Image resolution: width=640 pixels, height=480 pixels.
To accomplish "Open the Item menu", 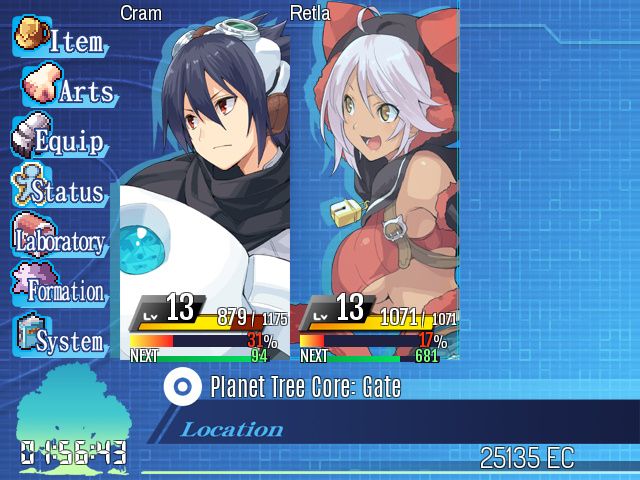I will point(60,40).
